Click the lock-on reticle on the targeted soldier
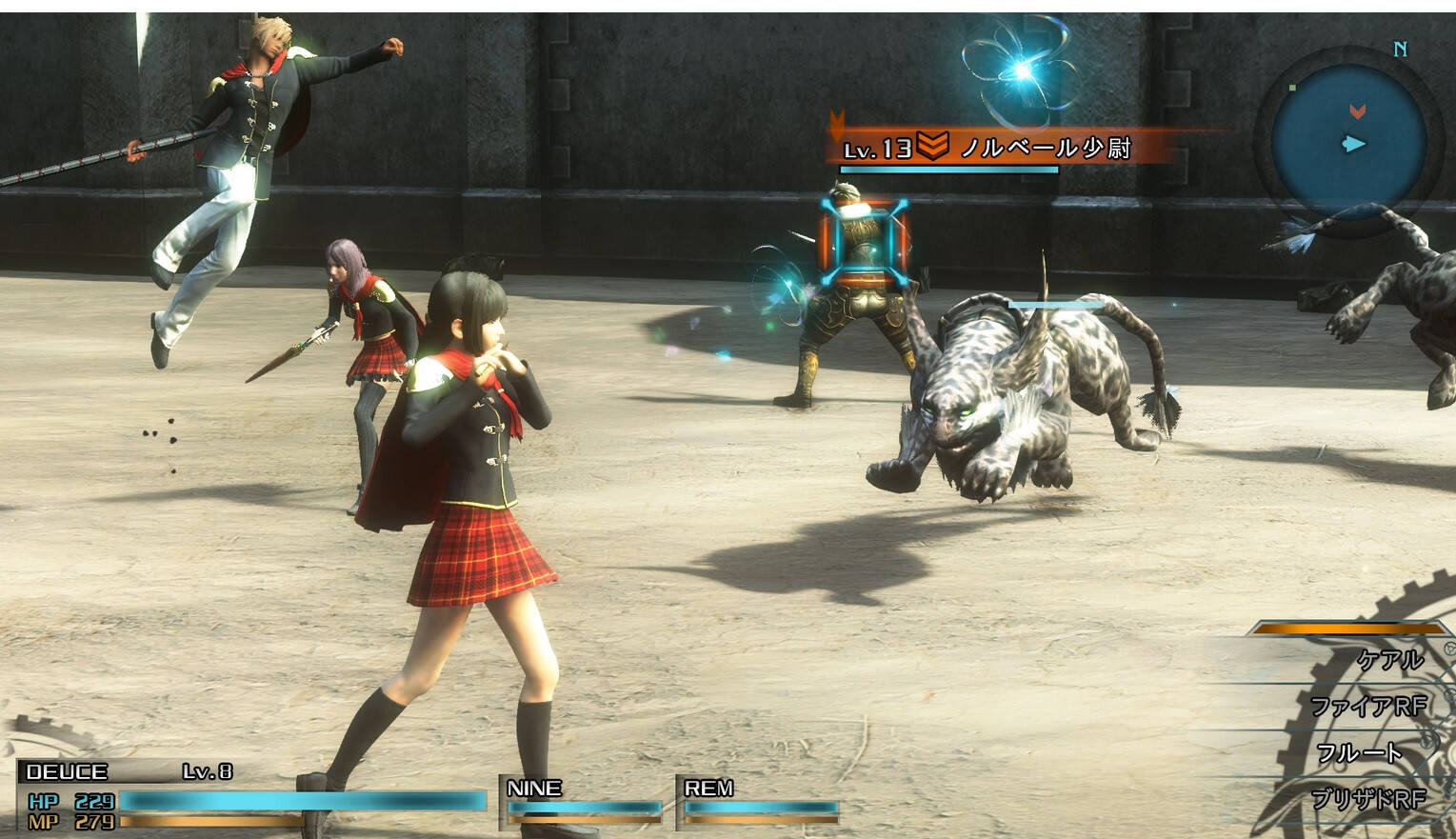 (x=863, y=242)
